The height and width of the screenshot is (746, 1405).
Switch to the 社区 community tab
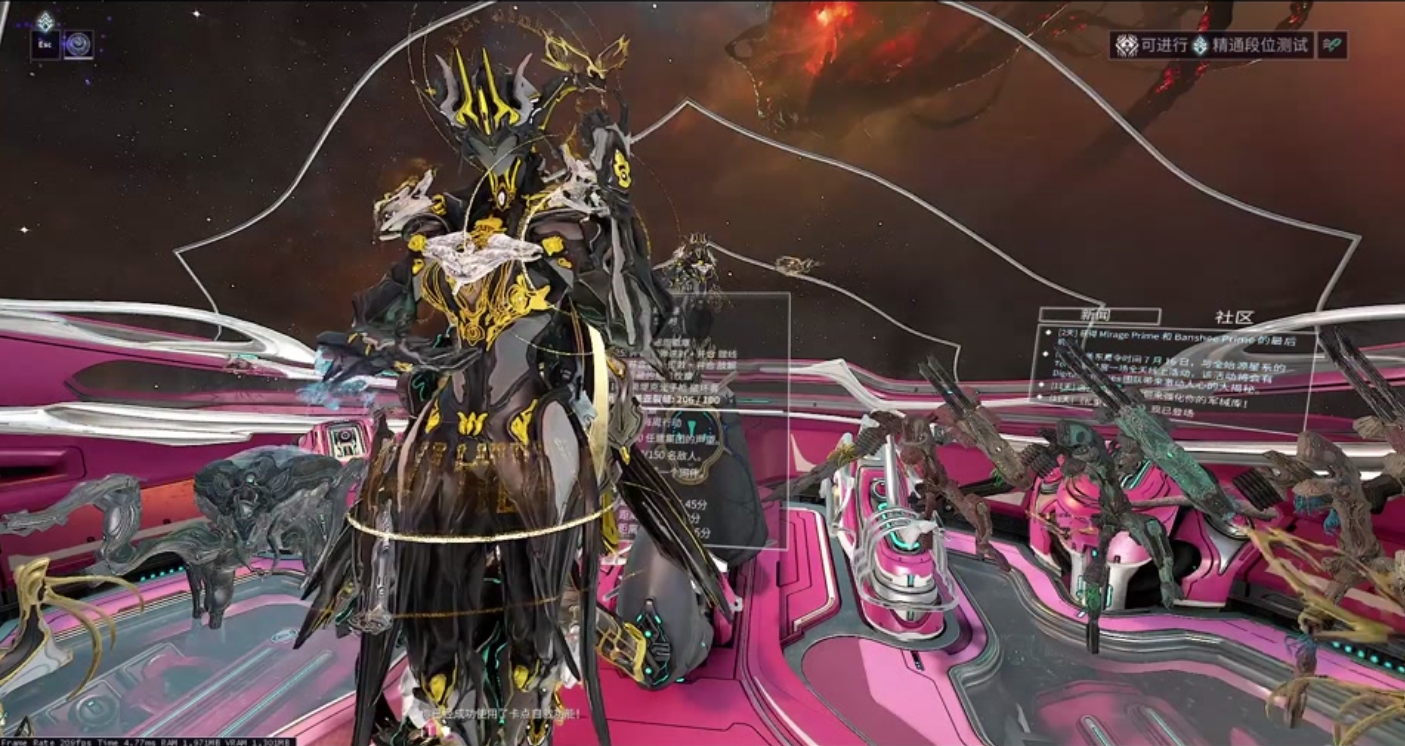pyautogui.click(x=1234, y=317)
